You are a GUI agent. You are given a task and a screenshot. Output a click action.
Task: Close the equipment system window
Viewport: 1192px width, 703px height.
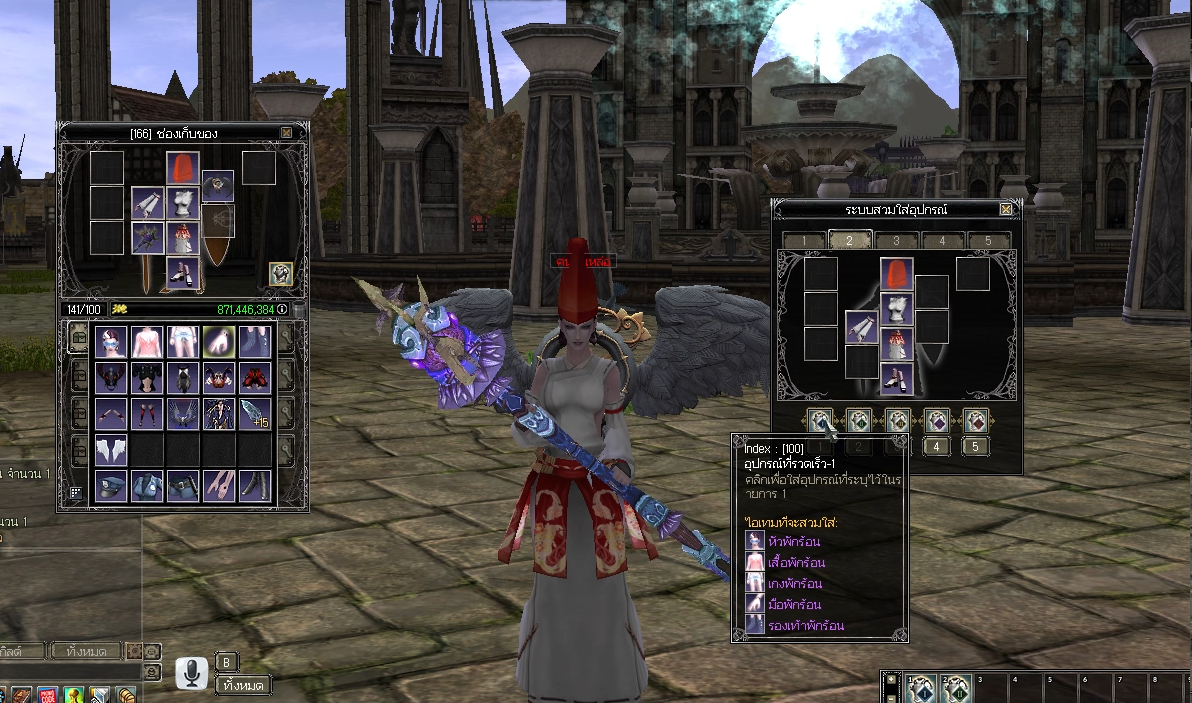tap(1006, 209)
